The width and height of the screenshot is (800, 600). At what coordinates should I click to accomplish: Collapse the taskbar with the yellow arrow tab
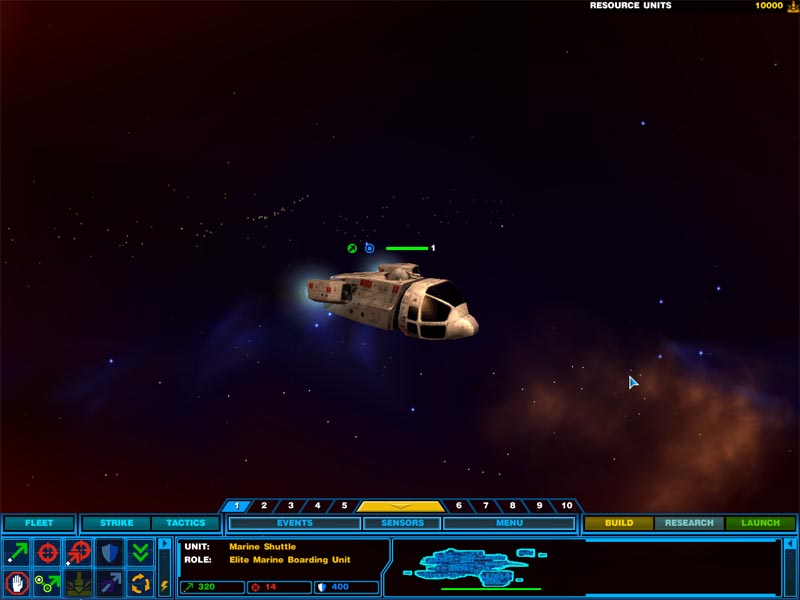pyautogui.click(x=400, y=506)
